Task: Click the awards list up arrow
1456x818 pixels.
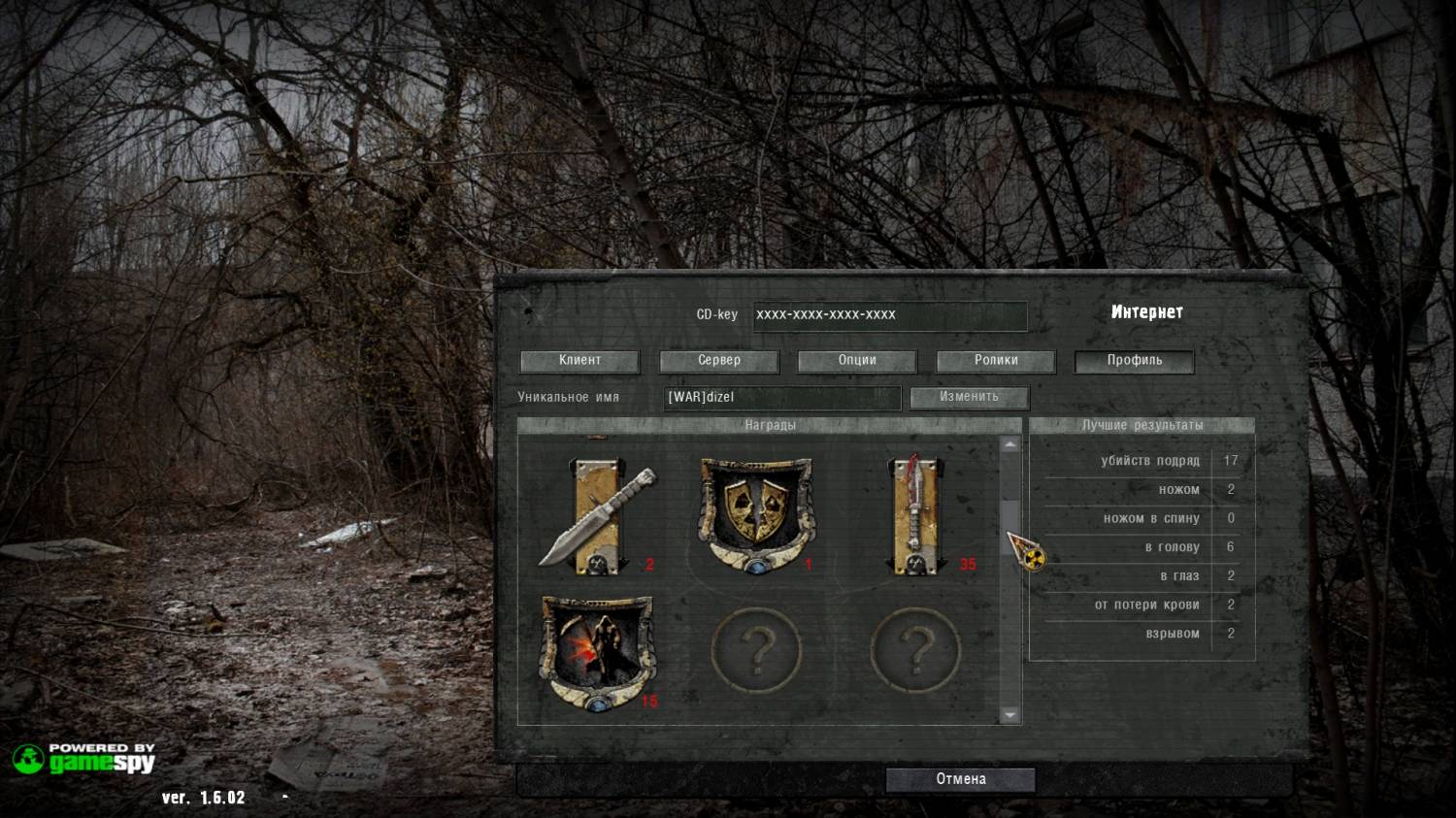Action: 1010,445
